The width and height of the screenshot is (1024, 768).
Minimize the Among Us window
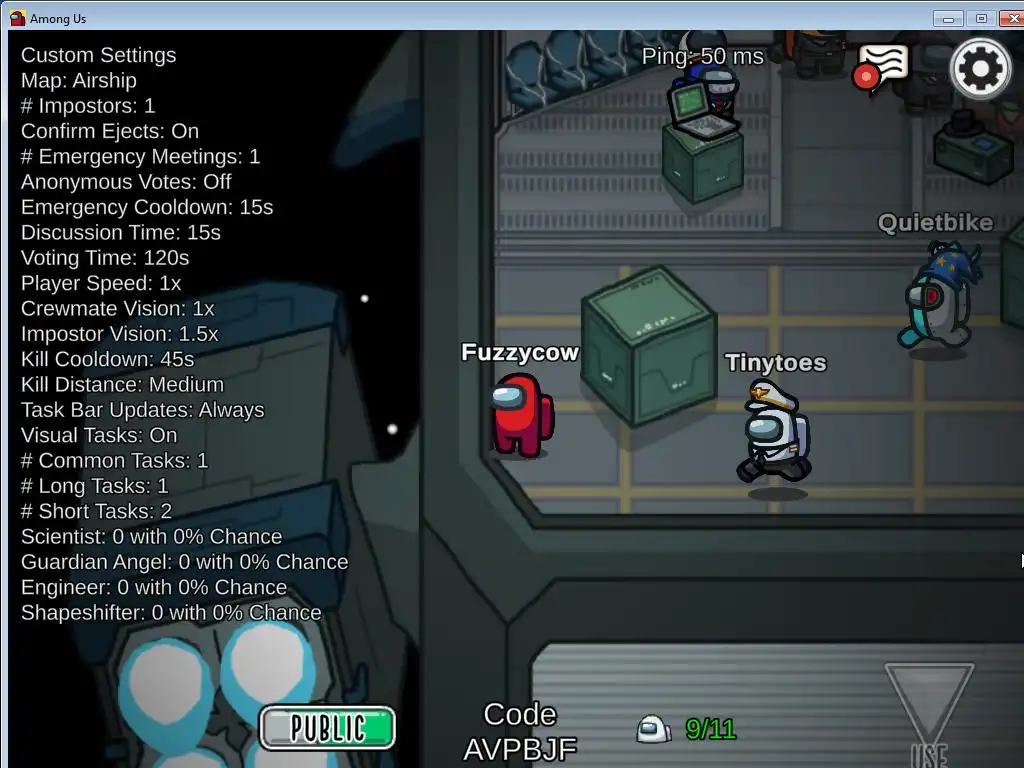point(948,18)
